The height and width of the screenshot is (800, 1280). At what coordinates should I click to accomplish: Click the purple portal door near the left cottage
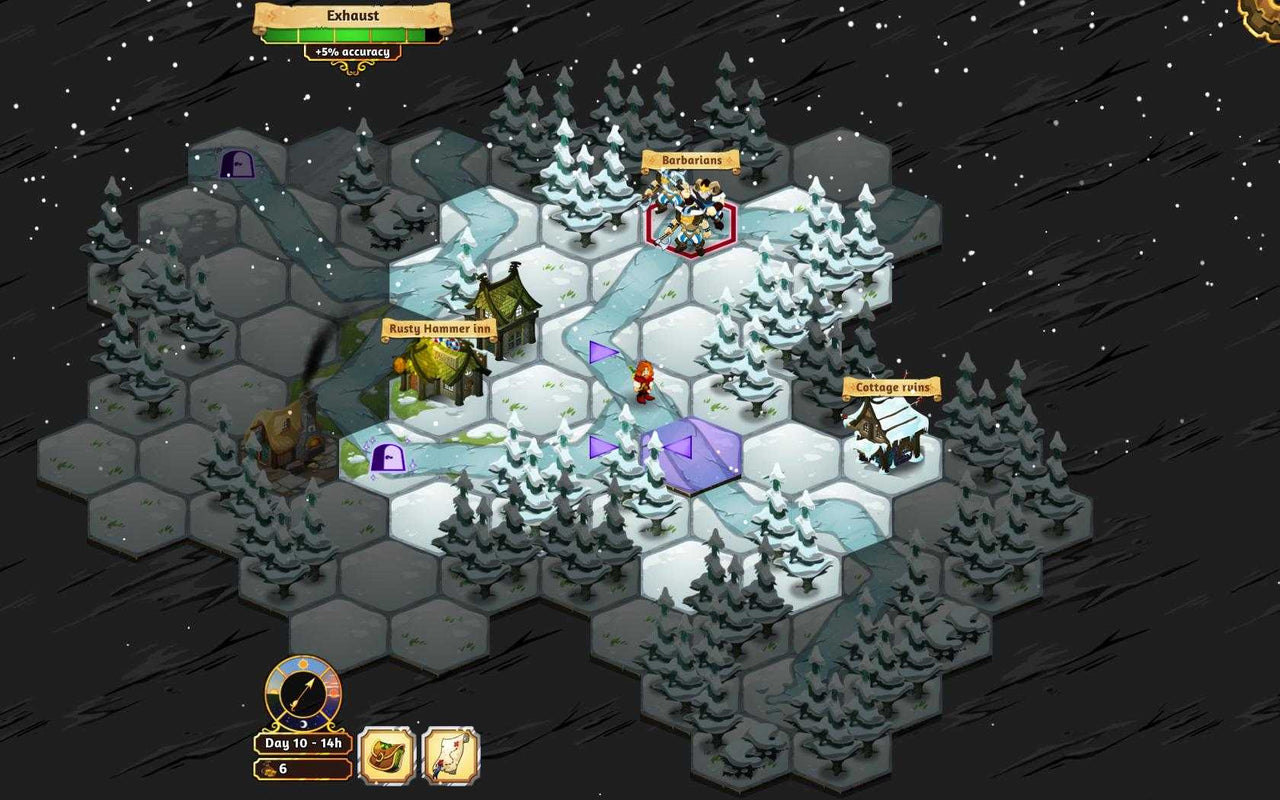pos(388,459)
